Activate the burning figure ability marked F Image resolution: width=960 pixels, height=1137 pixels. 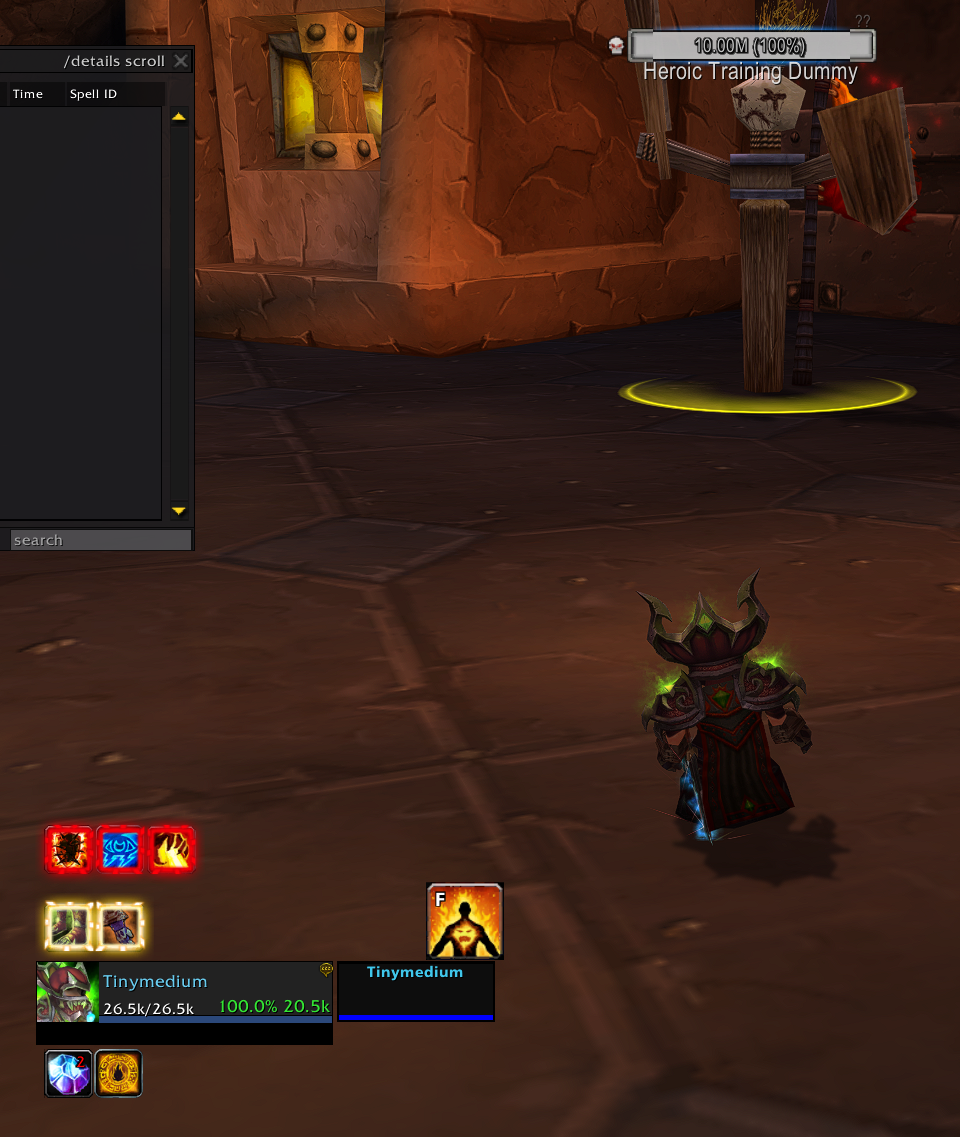click(x=465, y=921)
